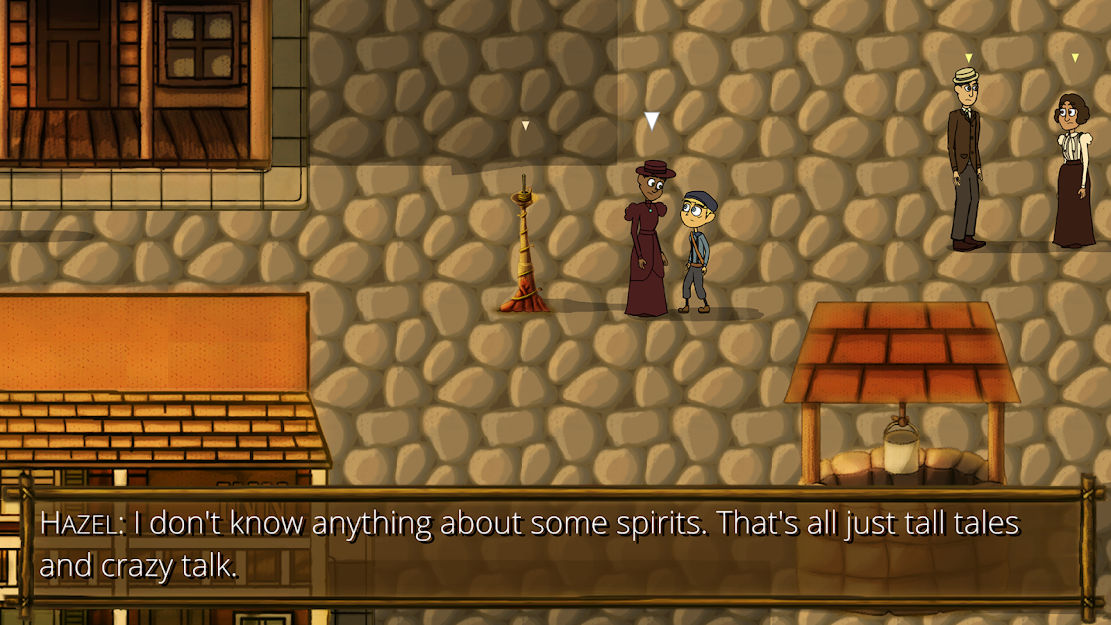Choose the marker above the white-blouse woman

coord(1075,58)
